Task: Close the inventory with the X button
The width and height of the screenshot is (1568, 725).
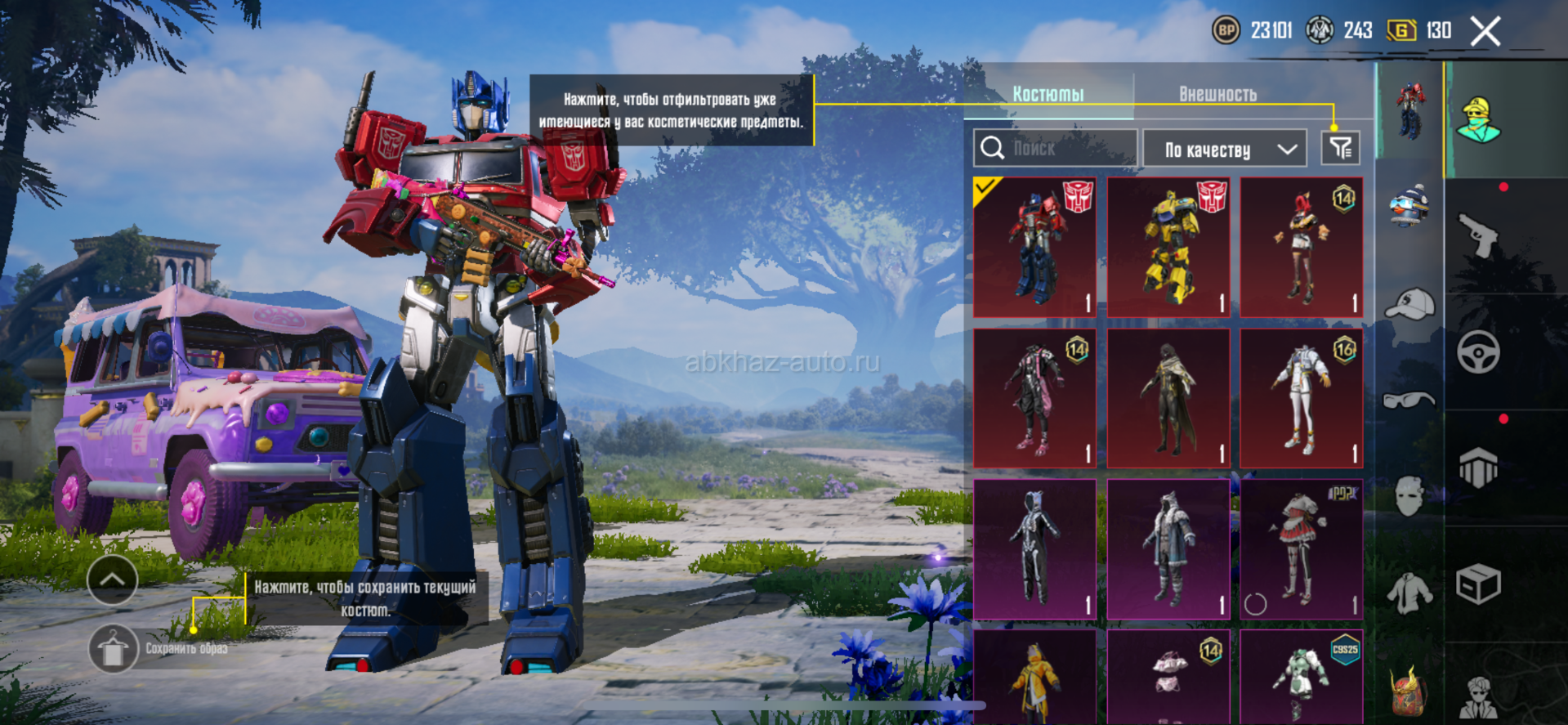Action: tap(1485, 32)
